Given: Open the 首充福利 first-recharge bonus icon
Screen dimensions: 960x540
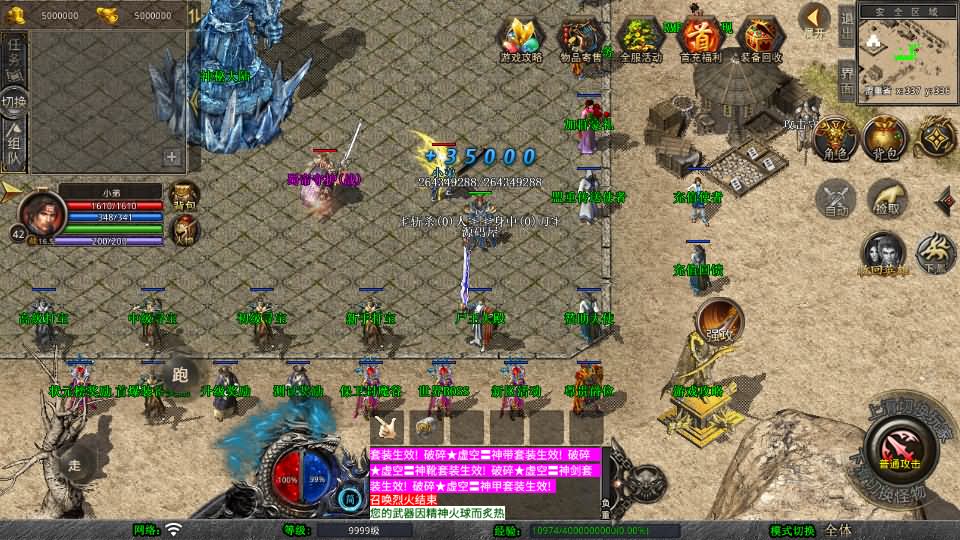Looking at the screenshot, I should (703, 40).
